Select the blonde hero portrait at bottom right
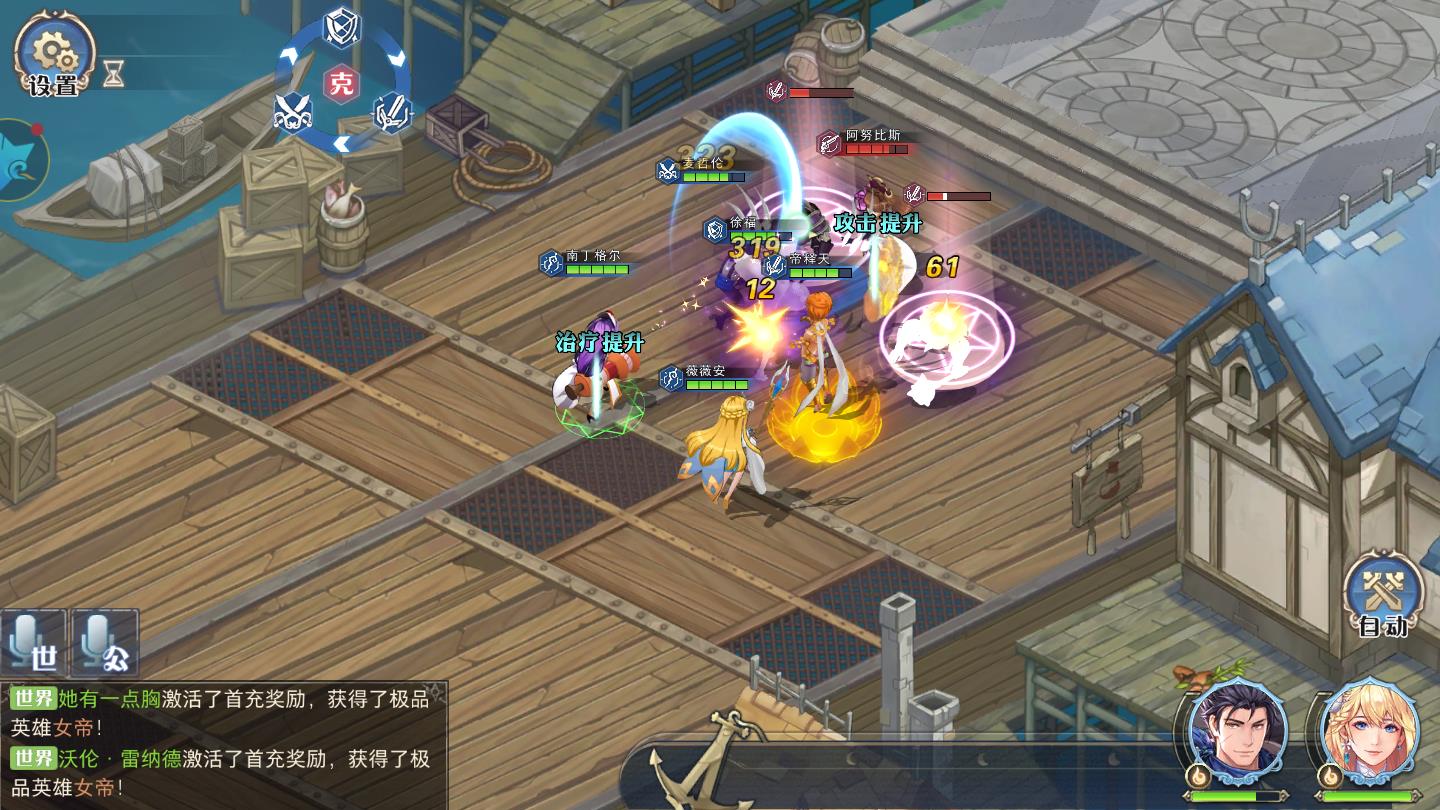 click(1366, 731)
